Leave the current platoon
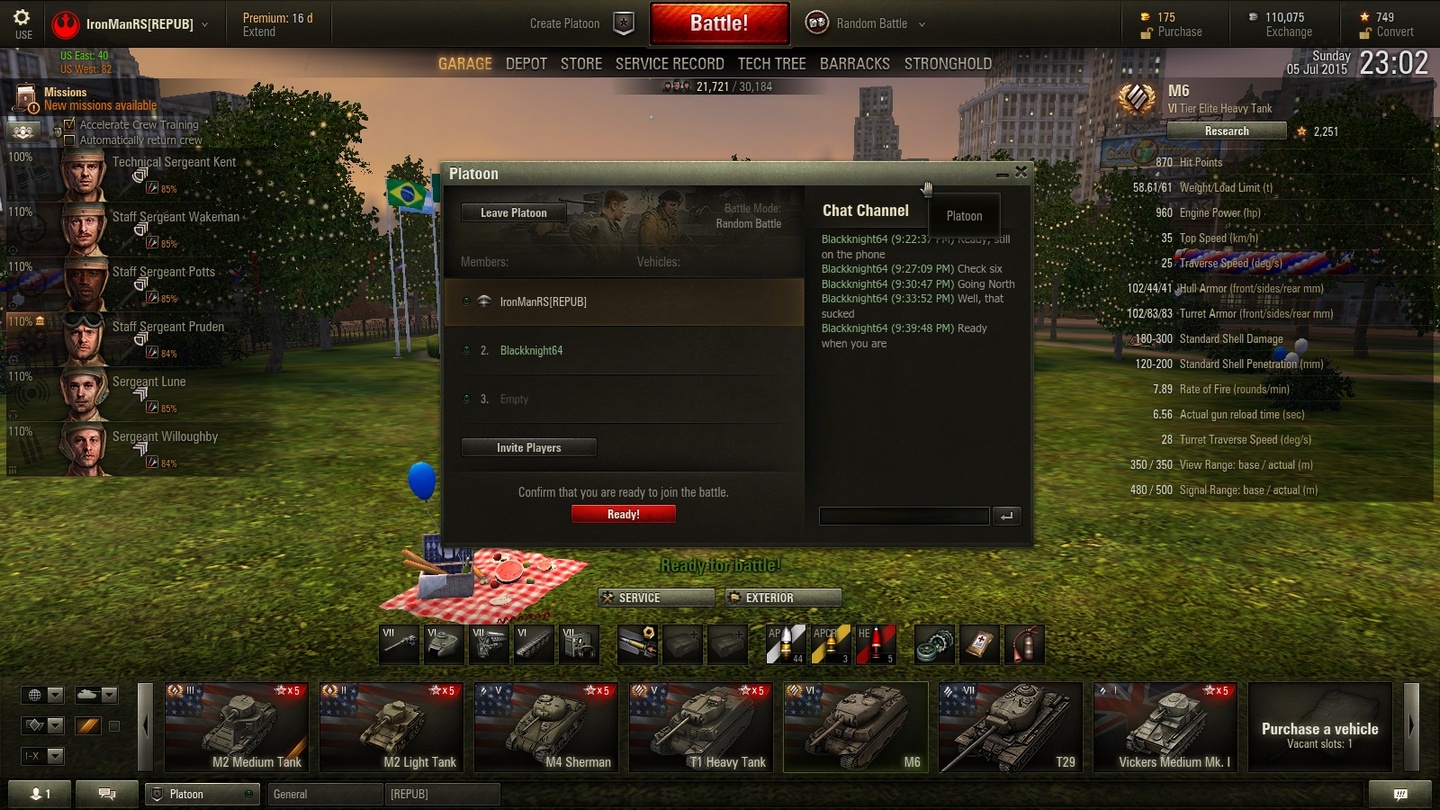Screen dimensions: 1440x810 pos(513,213)
